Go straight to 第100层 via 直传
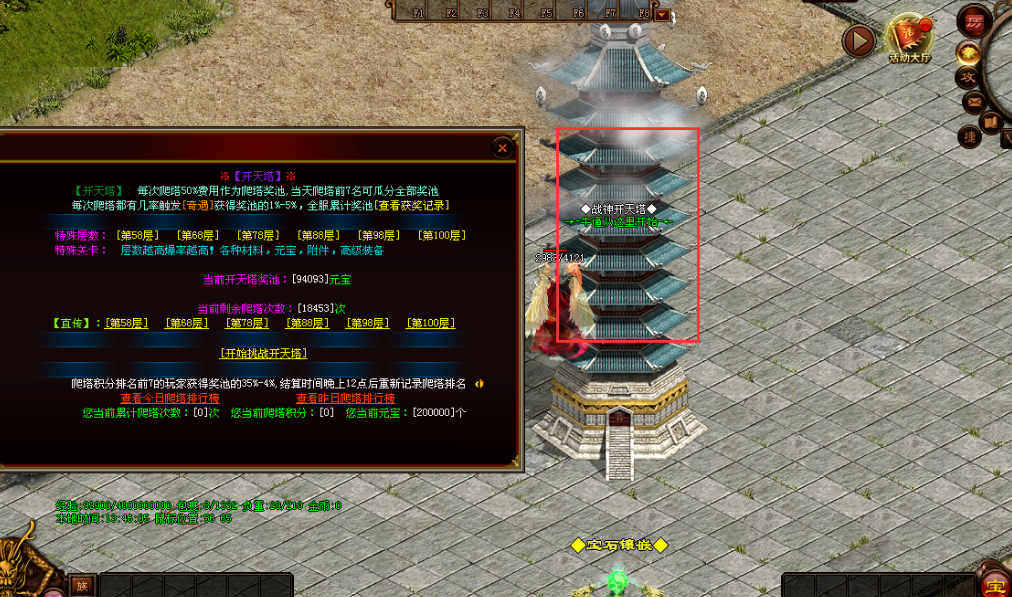Viewport: 1012px width, 597px height. [431, 323]
